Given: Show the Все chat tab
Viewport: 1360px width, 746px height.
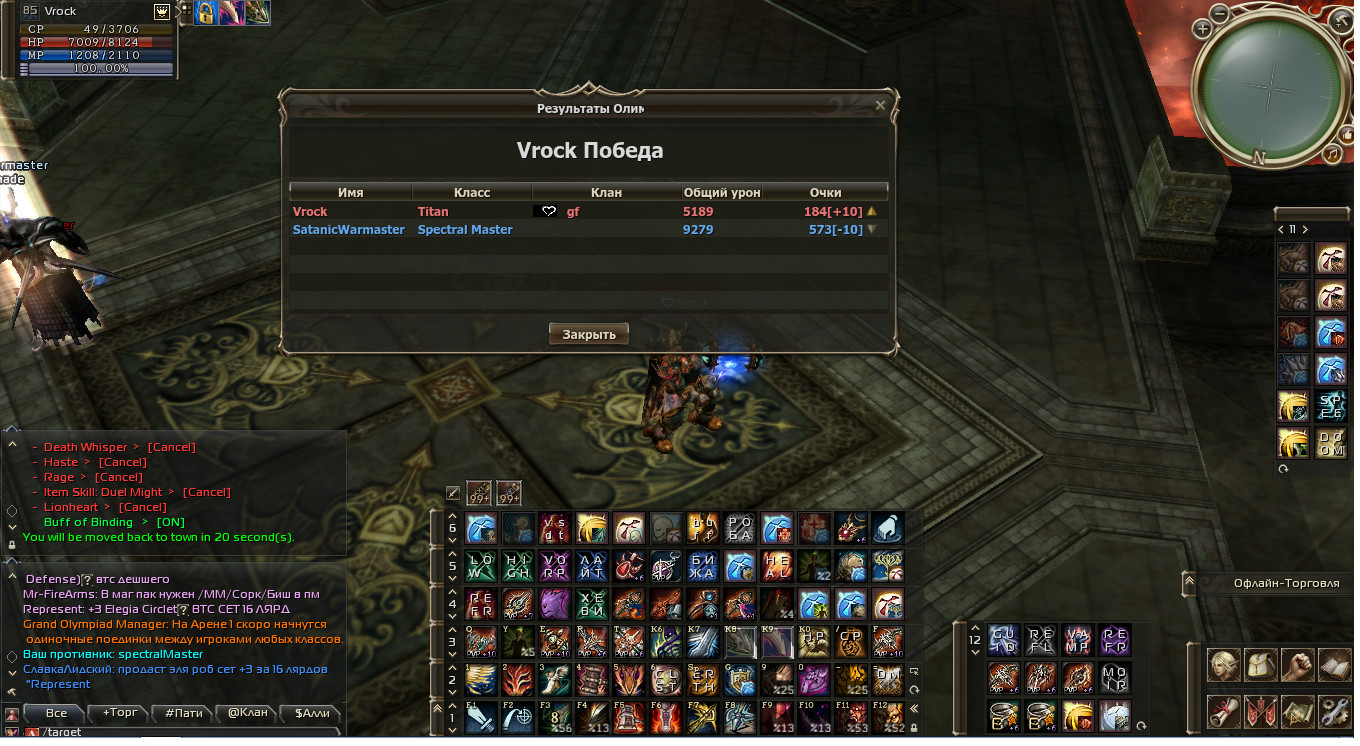Looking at the screenshot, I should click(x=56, y=713).
